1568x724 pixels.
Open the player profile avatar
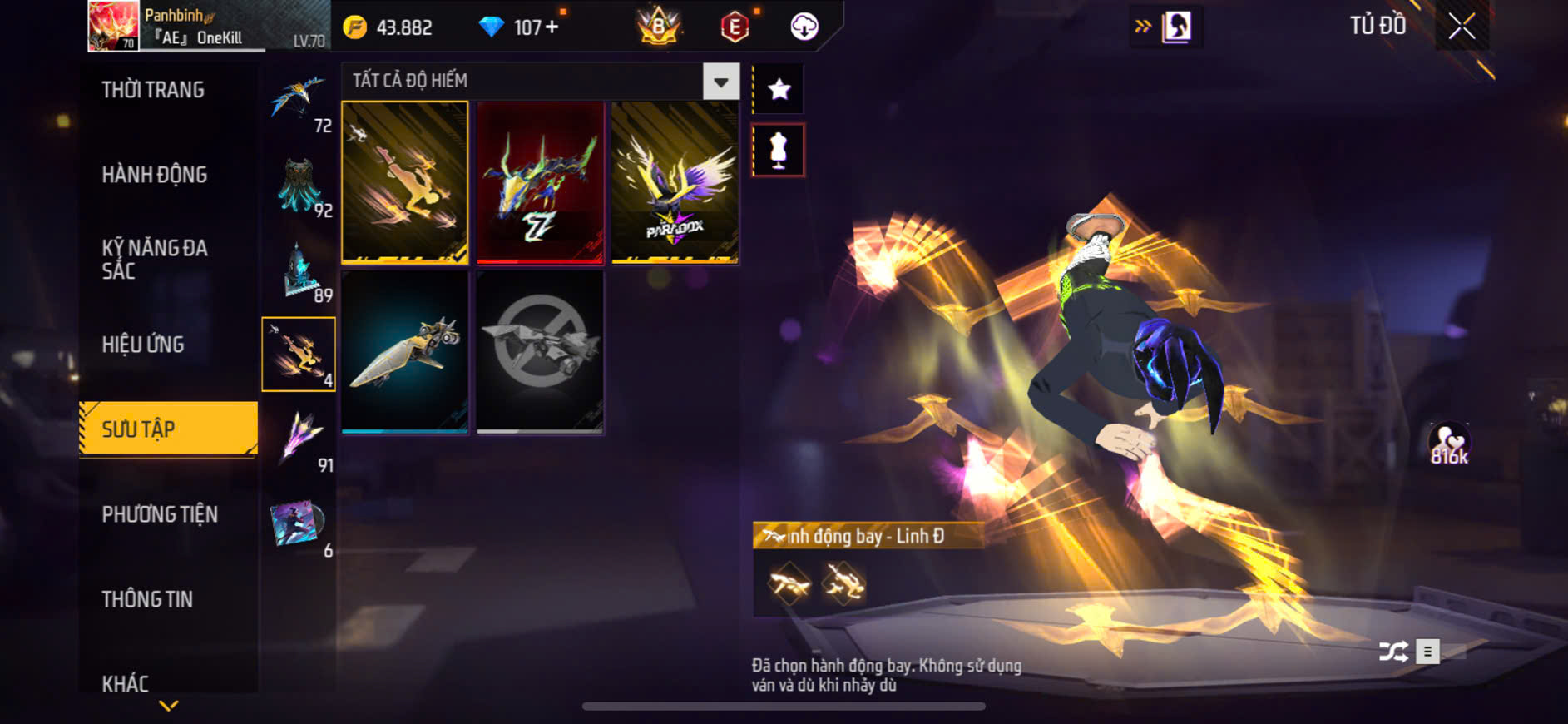tap(113, 26)
